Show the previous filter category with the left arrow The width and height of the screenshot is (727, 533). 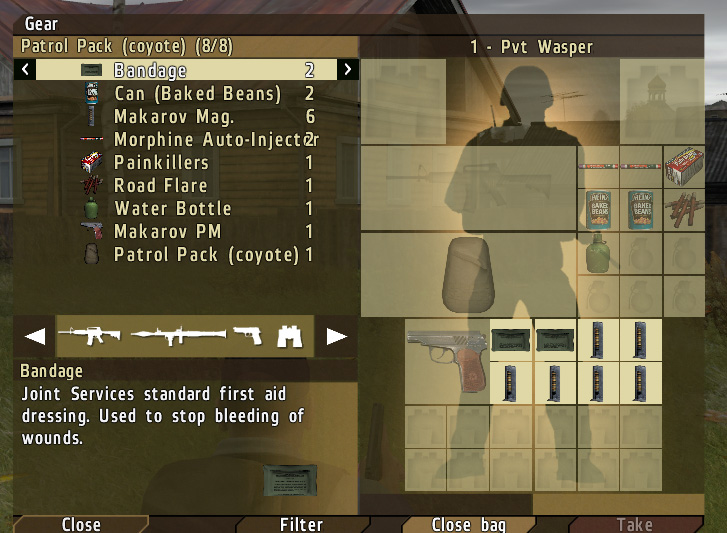[35, 336]
